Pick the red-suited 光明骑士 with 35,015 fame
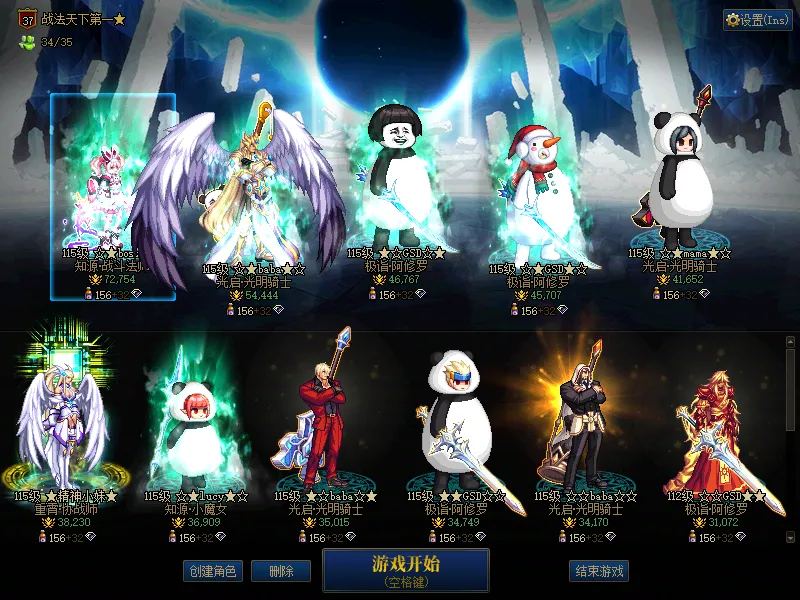 point(325,420)
